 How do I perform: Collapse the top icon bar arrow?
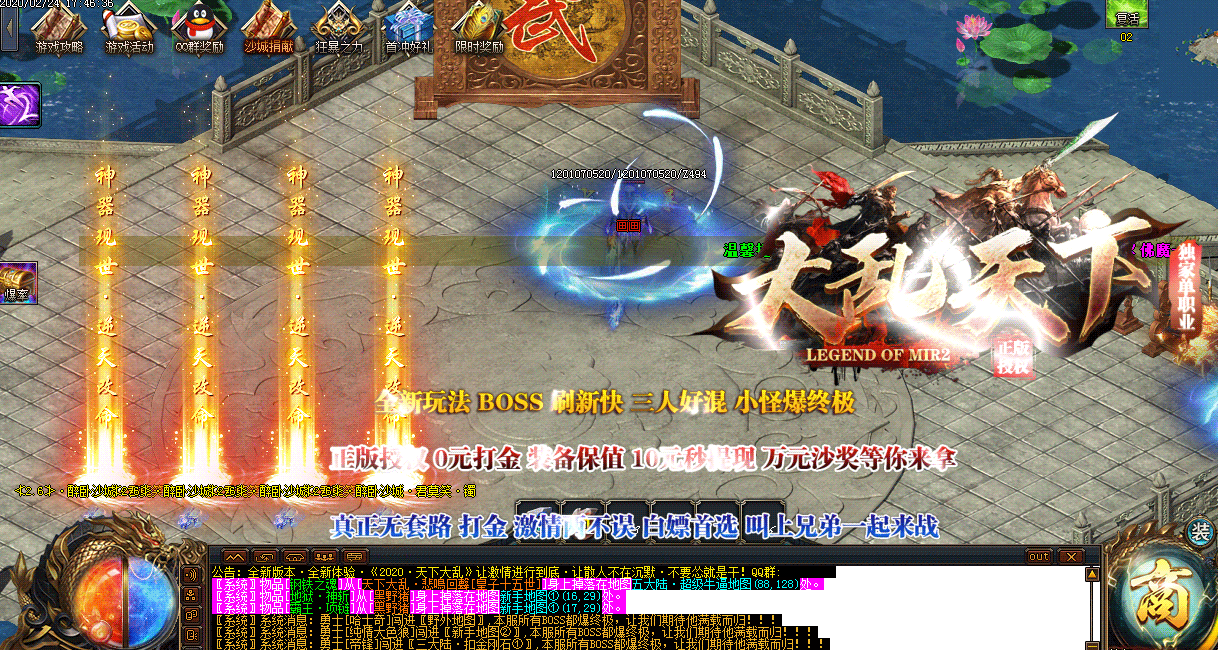(x=9, y=27)
